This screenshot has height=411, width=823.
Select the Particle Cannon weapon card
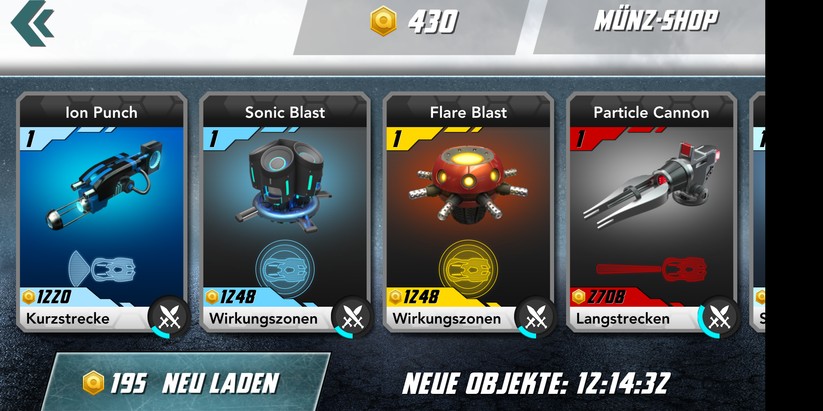coord(651,200)
